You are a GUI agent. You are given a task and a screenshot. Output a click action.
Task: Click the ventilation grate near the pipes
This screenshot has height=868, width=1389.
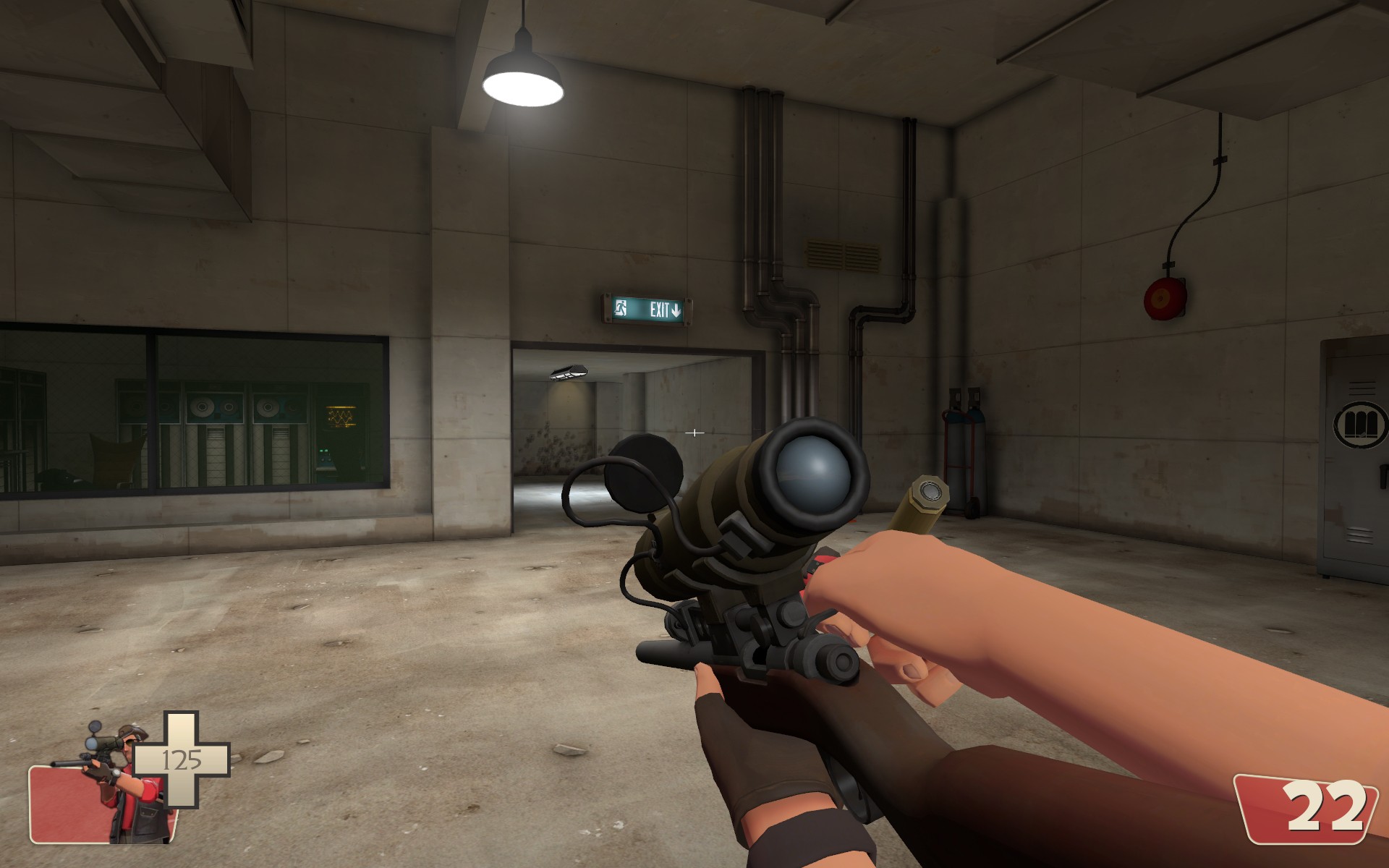841,254
